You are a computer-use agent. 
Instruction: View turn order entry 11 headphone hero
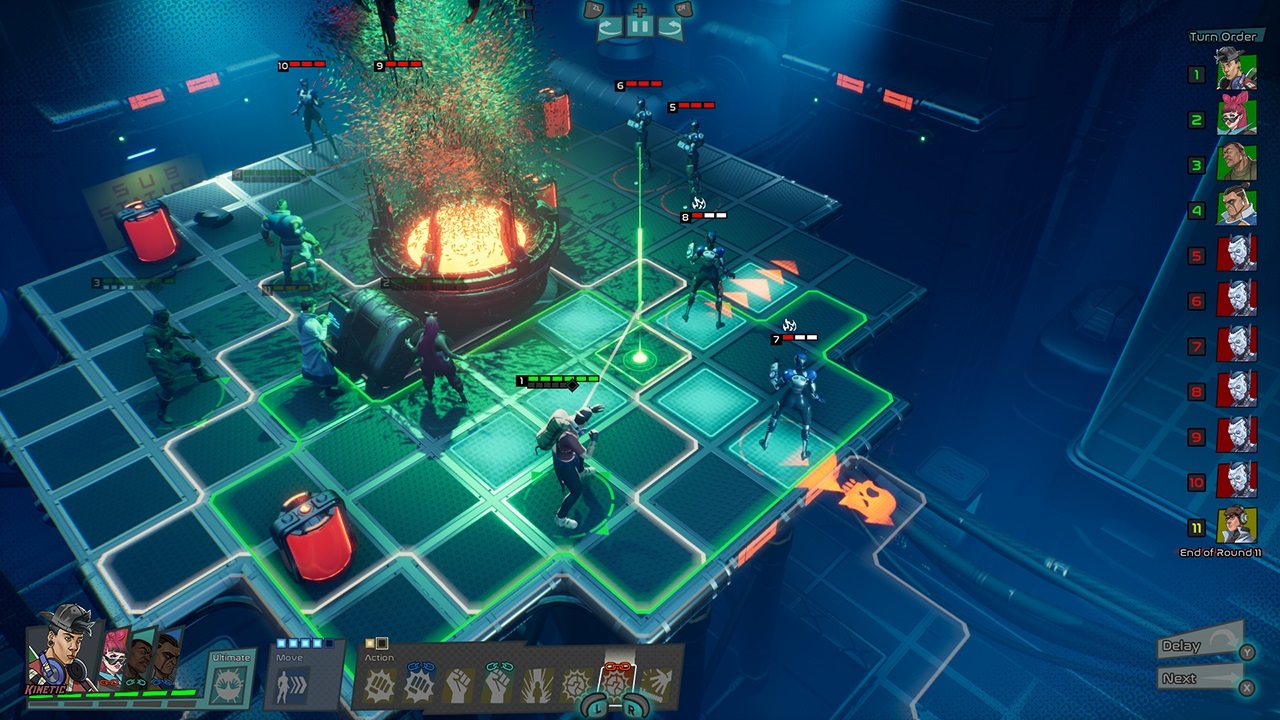click(x=1236, y=525)
